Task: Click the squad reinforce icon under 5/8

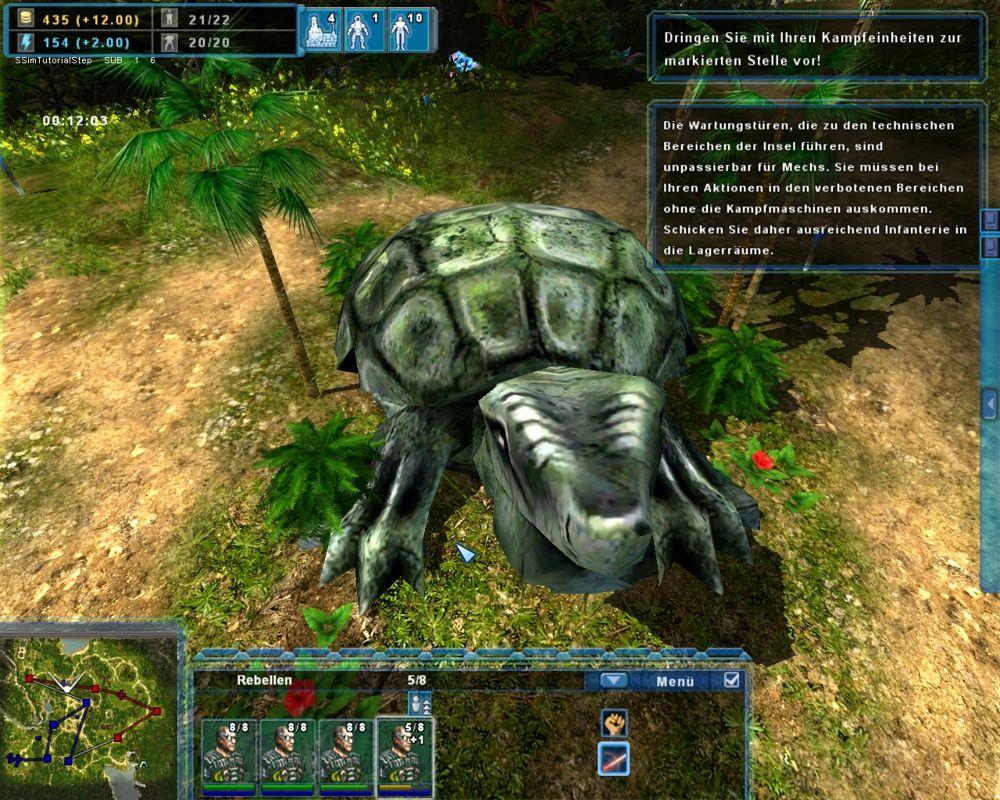Action: point(420,703)
